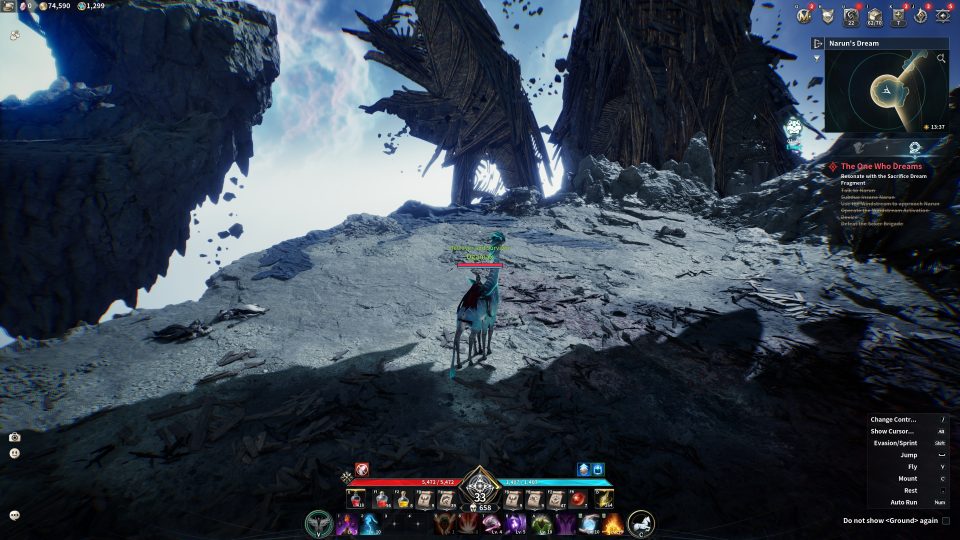Use the white horse mount button
The image size is (960, 540).
641,523
